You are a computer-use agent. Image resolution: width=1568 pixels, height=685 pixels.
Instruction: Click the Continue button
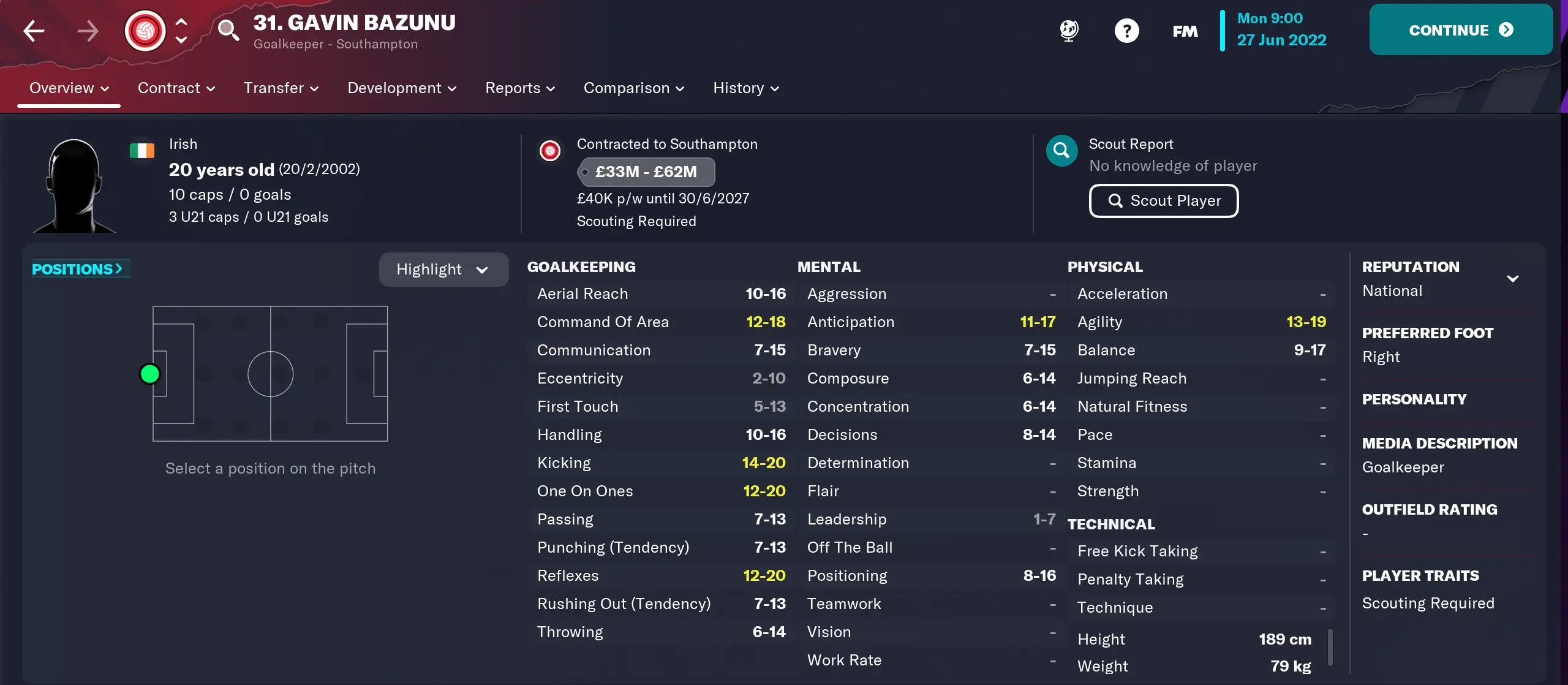click(1461, 29)
